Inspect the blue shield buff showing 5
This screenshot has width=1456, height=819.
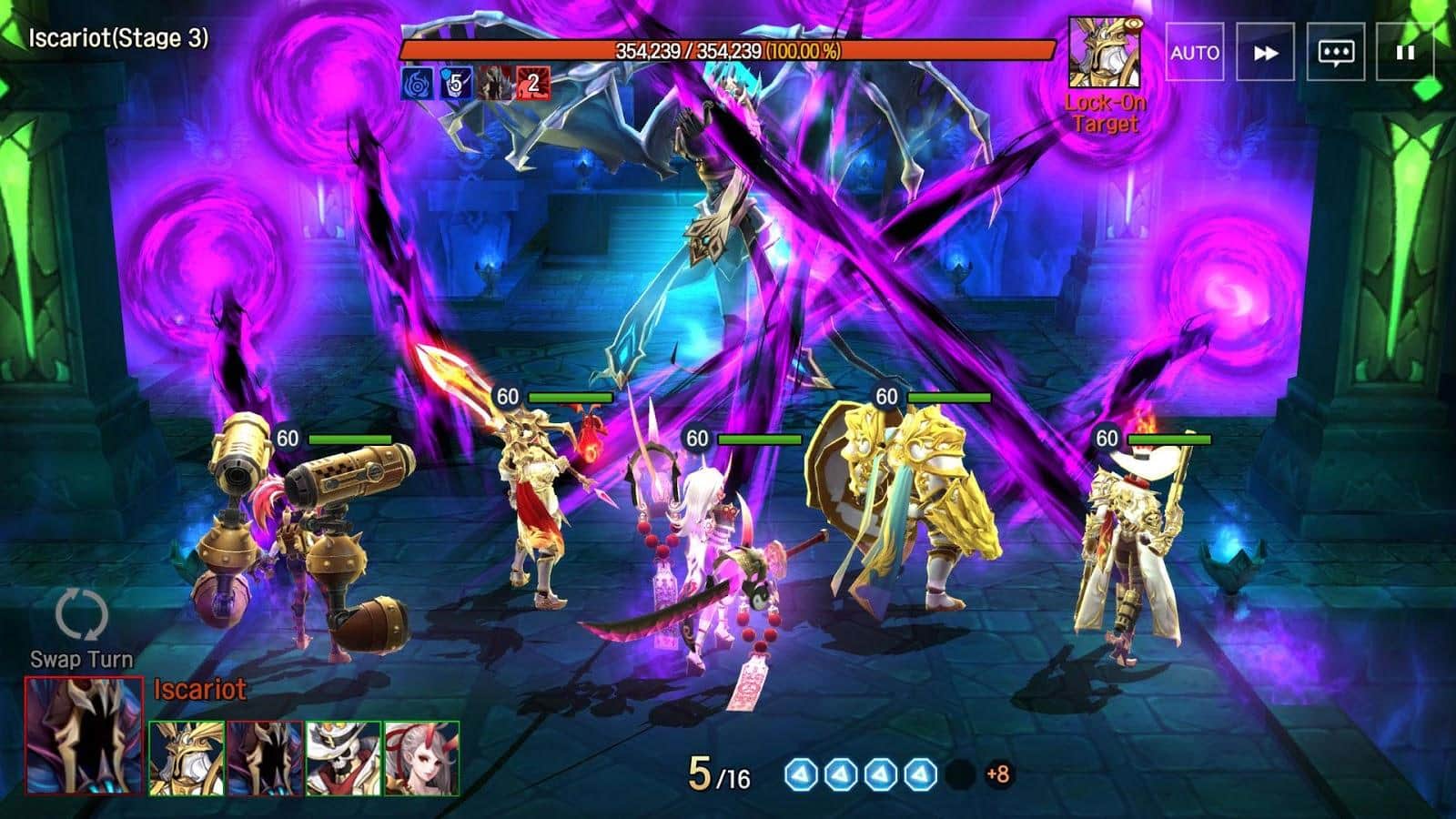point(456,84)
